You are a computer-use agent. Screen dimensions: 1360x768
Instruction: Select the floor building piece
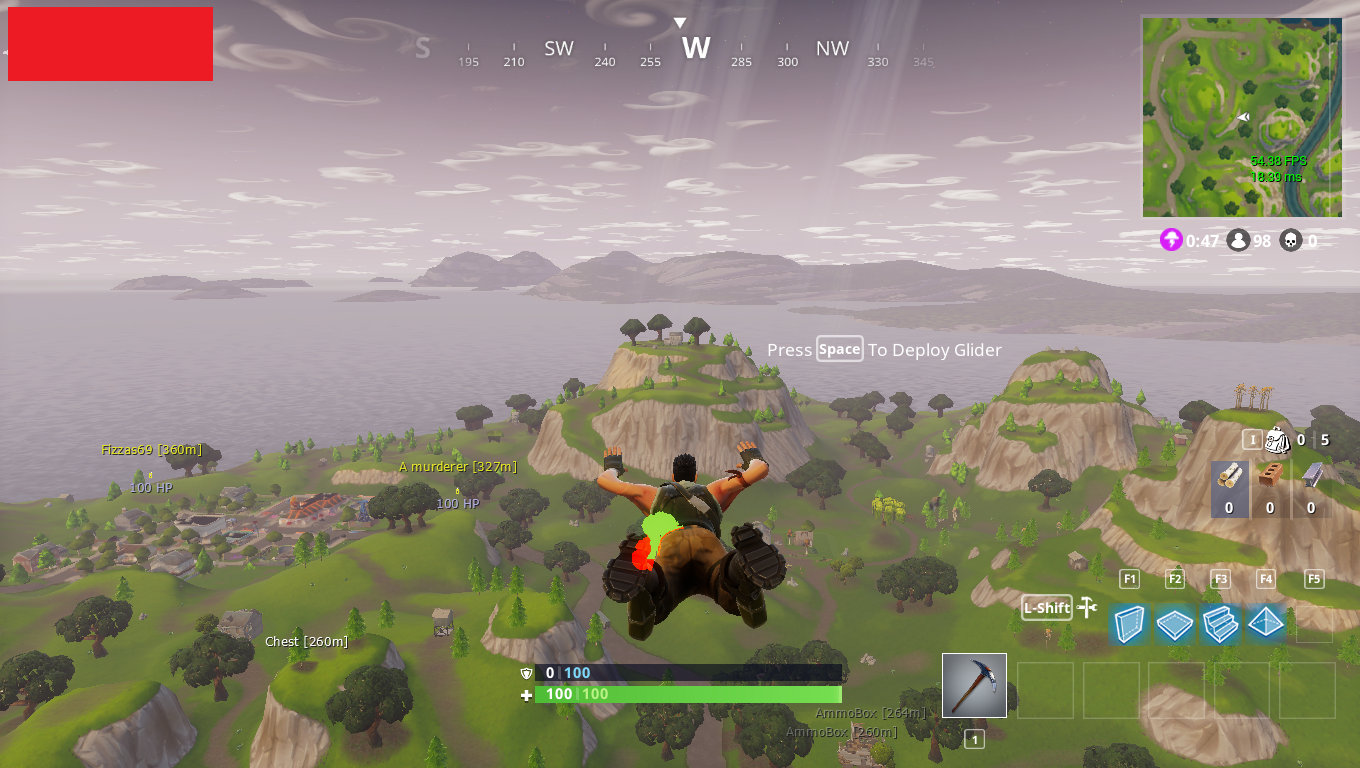1174,624
